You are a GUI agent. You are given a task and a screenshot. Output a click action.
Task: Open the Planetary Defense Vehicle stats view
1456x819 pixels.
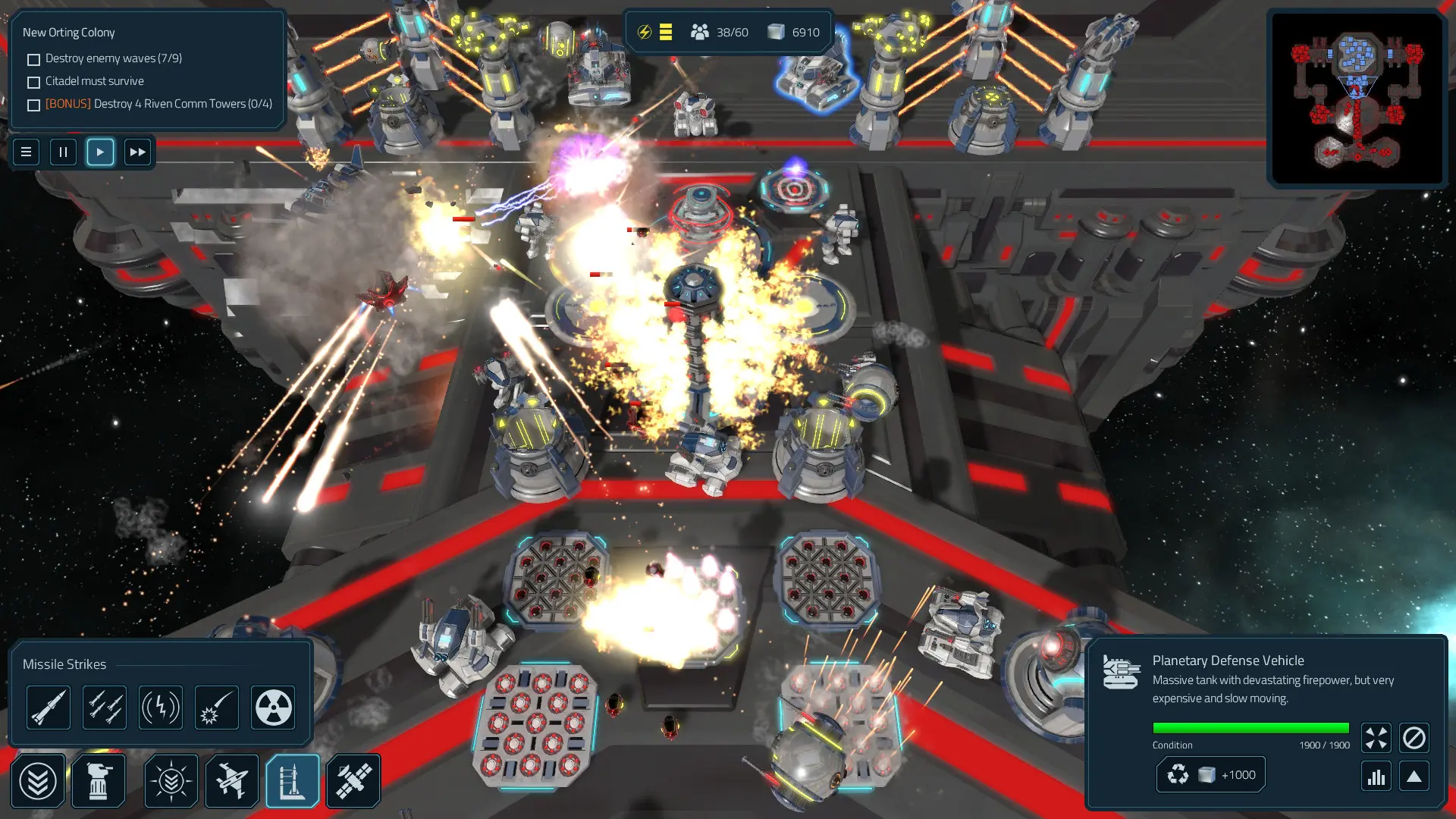[1376, 776]
